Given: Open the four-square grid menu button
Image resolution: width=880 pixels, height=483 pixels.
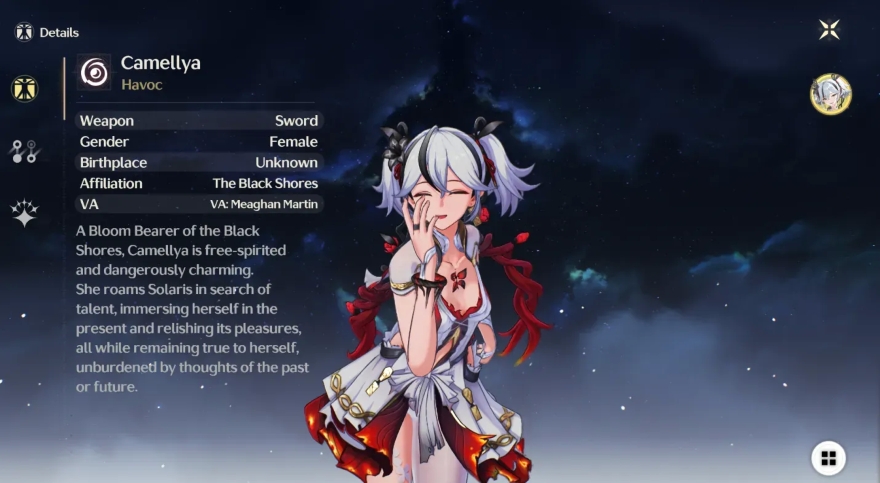Looking at the screenshot, I should coord(828,458).
